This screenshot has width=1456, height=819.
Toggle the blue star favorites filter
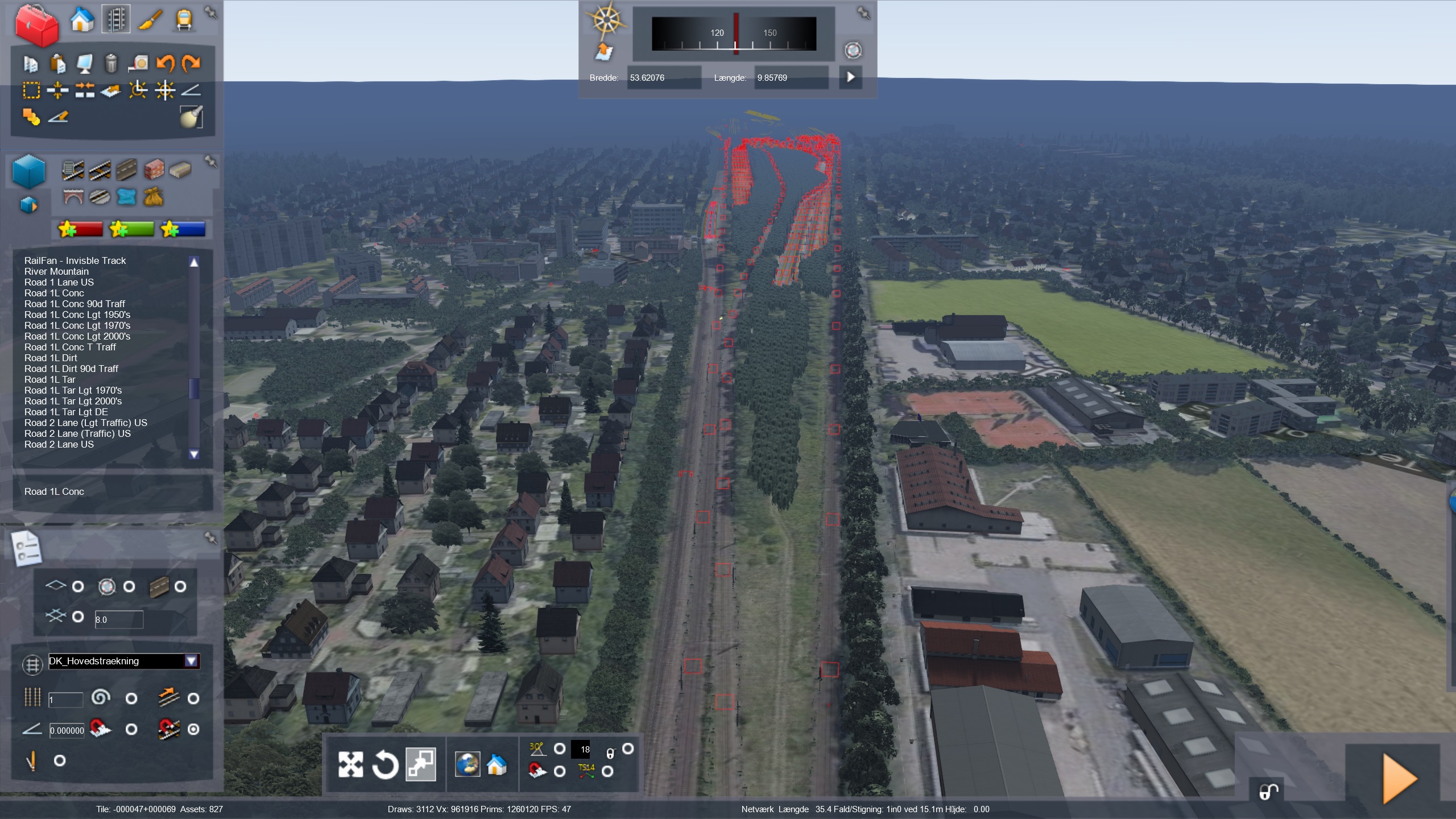point(183,229)
